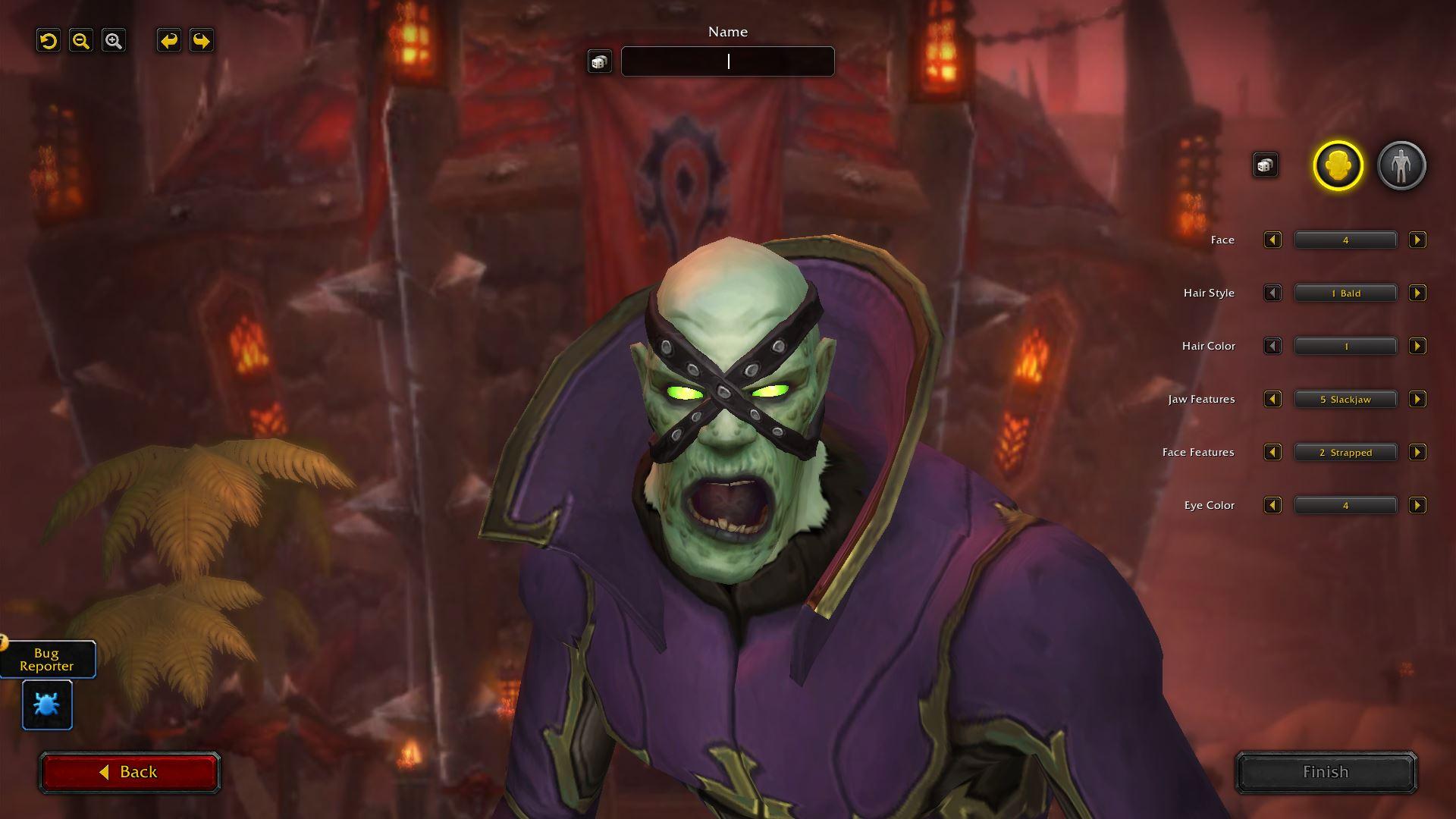The image size is (1456, 819).
Task: Advance to the next Eye Color
Action: coord(1417,505)
